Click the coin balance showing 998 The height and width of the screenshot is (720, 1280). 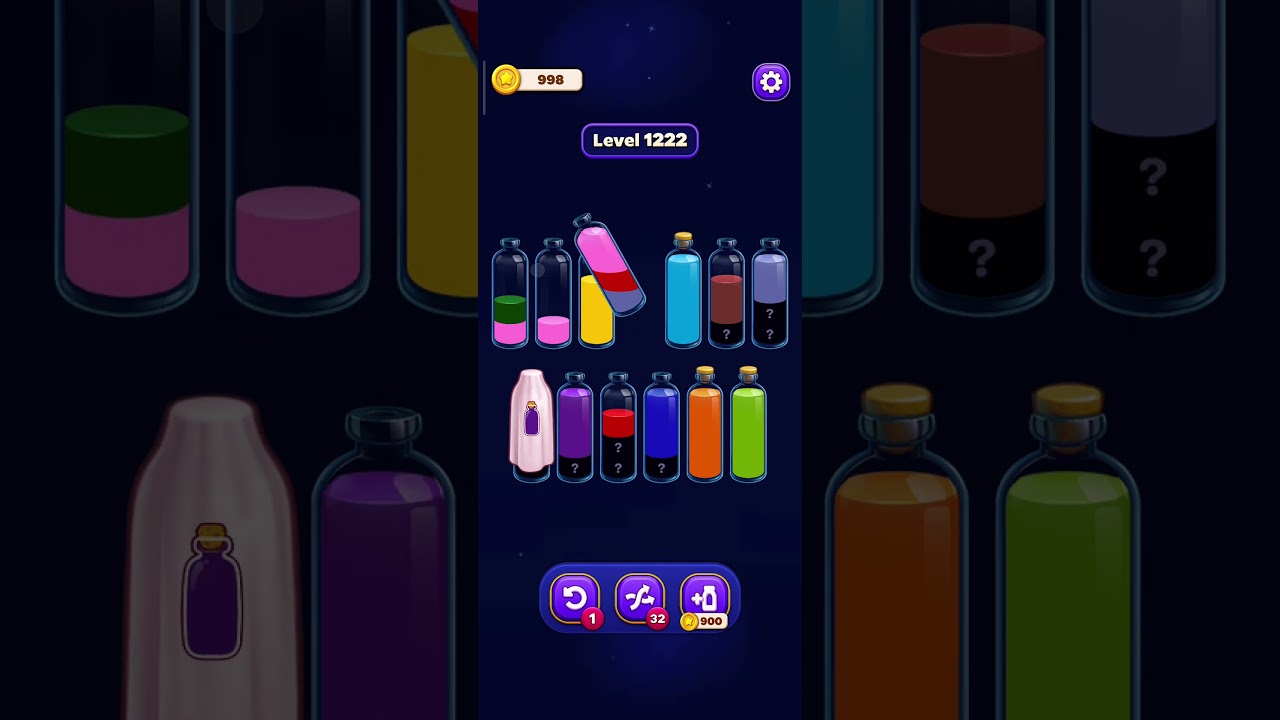pyautogui.click(x=548, y=80)
